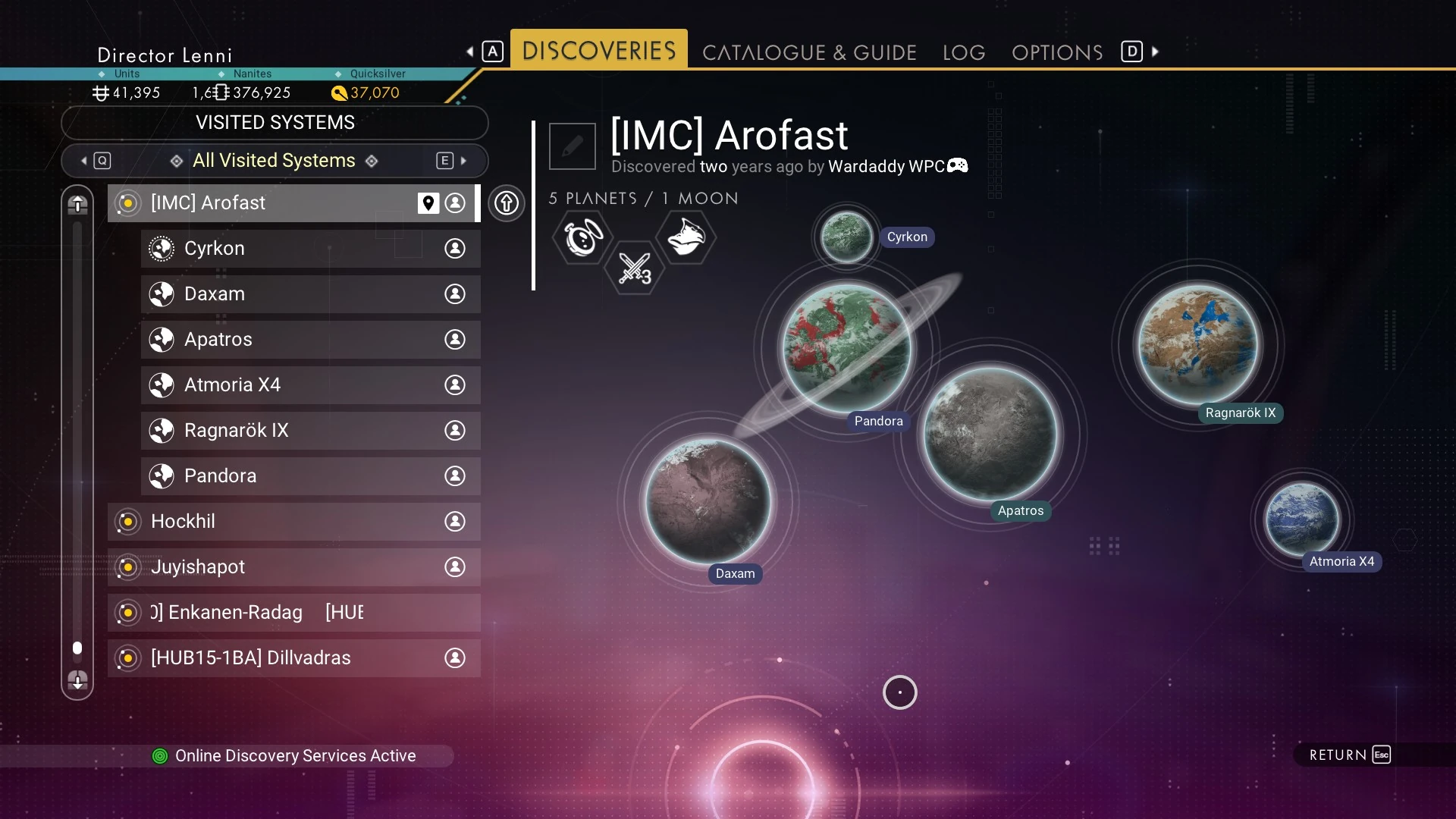The height and width of the screenshot is (819, 1456).
Task: Select the Apatros list entry
Action: tap(309, 340)
